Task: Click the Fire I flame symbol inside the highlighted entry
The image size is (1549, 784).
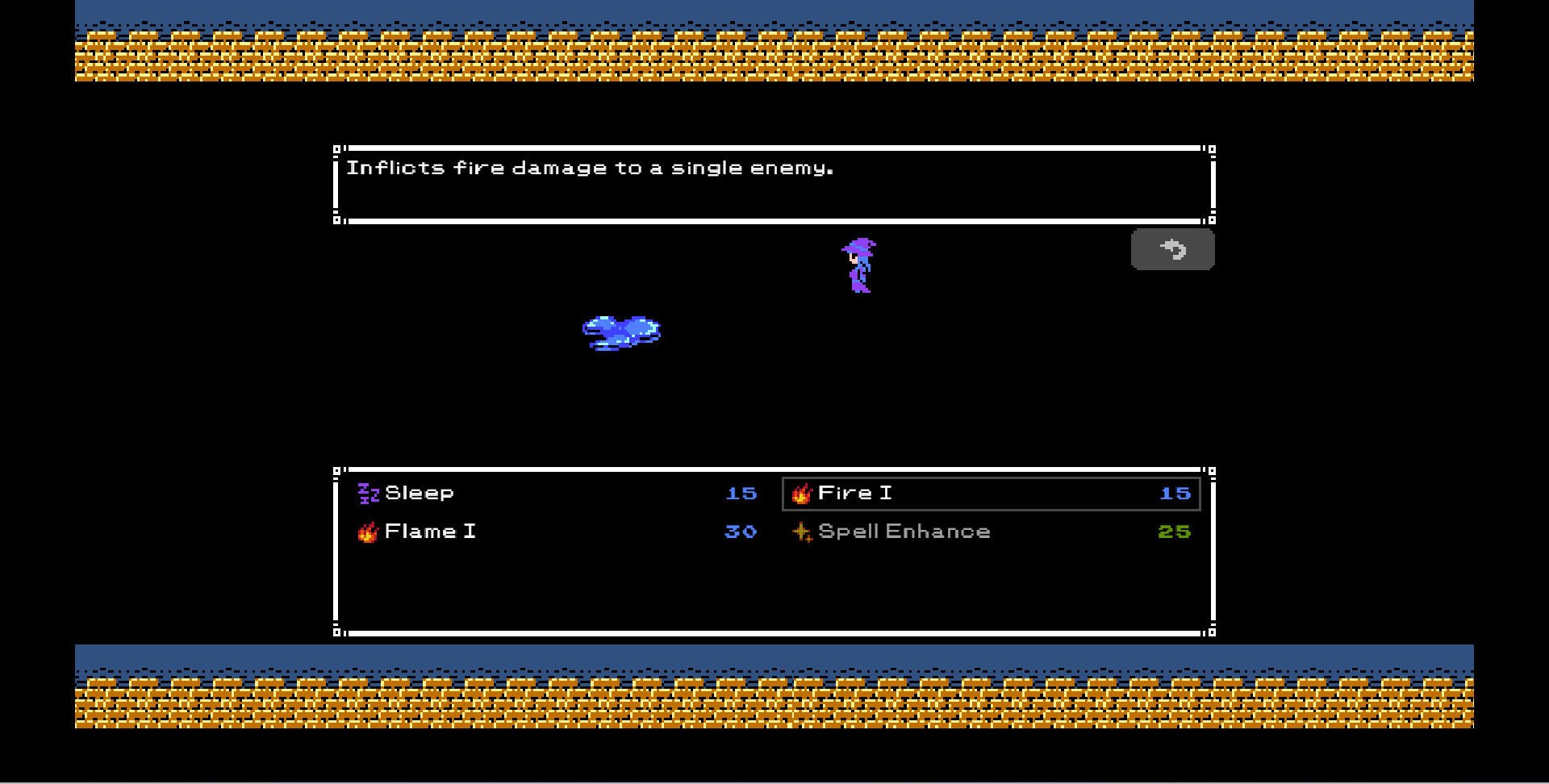Action: pyautogui.click(x=801, y=493)
